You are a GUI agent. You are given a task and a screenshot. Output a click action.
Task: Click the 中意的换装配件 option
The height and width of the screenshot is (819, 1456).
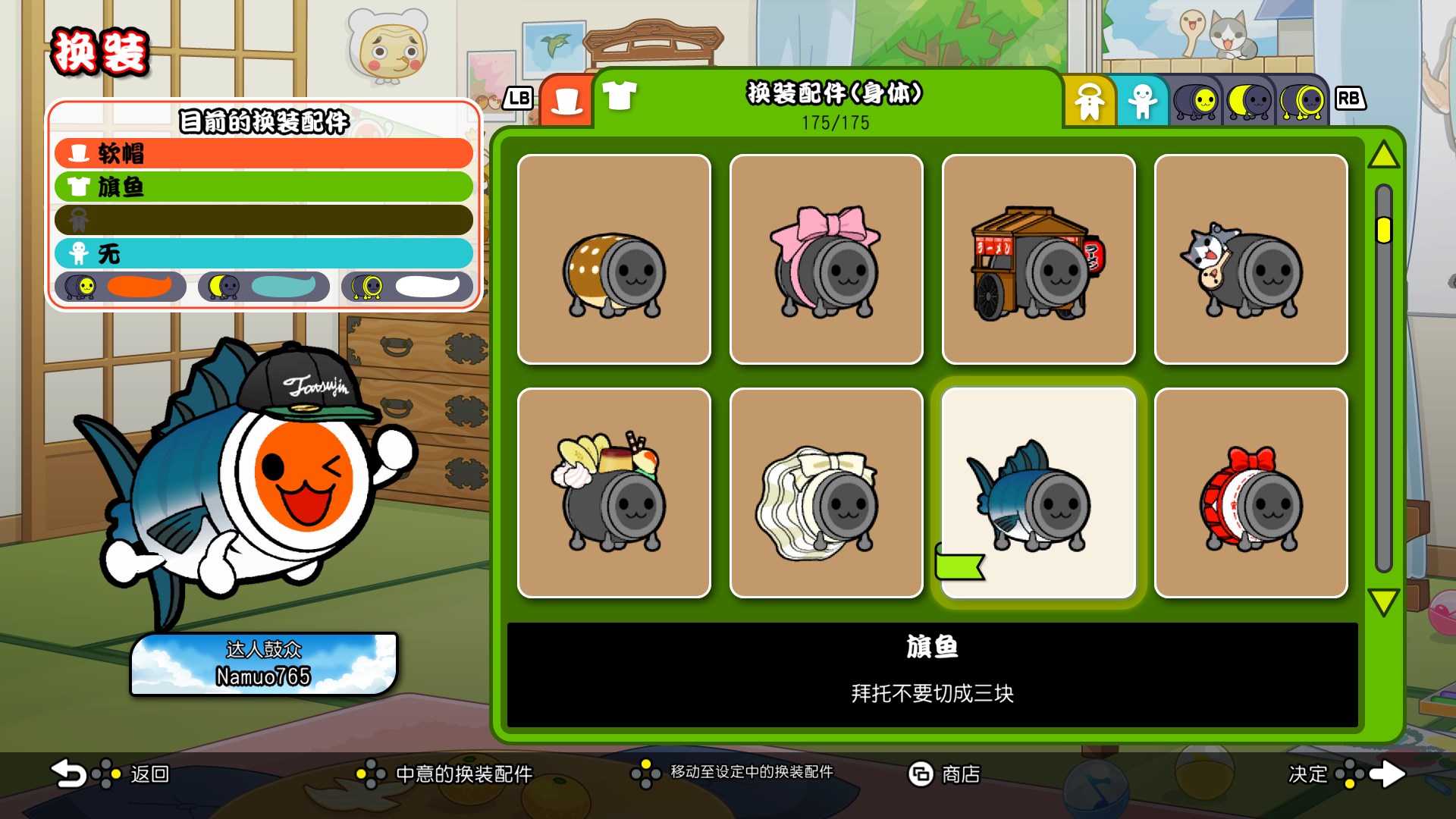(463, 775)
